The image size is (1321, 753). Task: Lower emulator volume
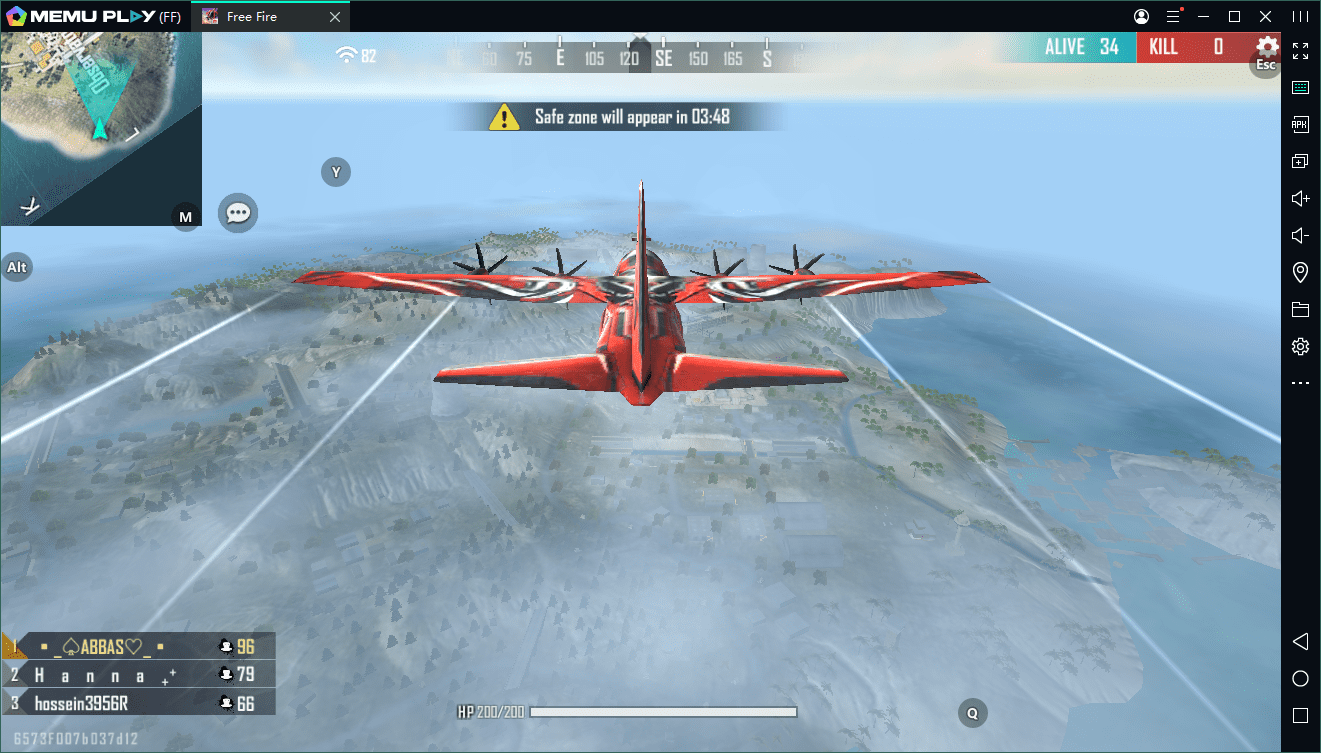pyautogui.click(x=1300, y=236)
